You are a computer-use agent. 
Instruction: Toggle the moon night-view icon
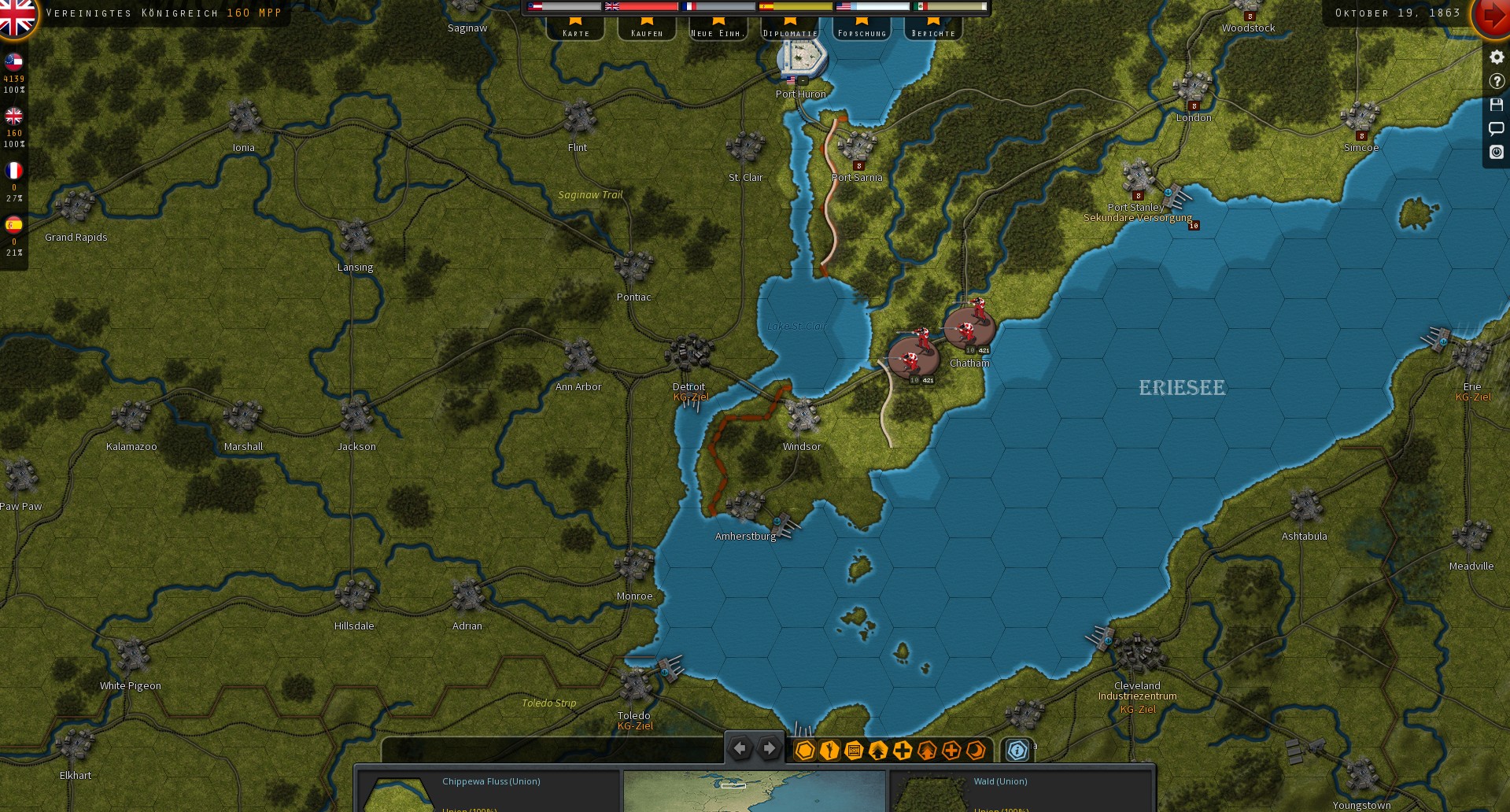[x=976, y=750]
